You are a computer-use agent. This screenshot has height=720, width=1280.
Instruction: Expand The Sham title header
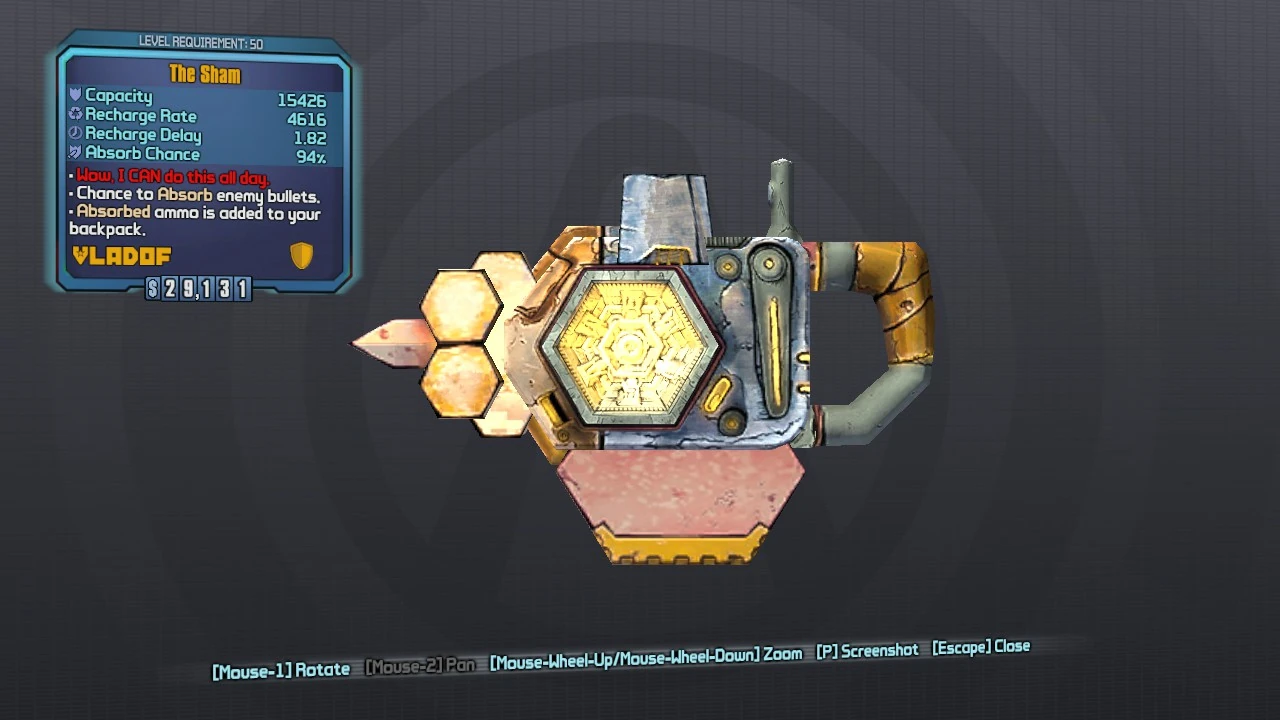pyautogui.click(x=207, y=74)
